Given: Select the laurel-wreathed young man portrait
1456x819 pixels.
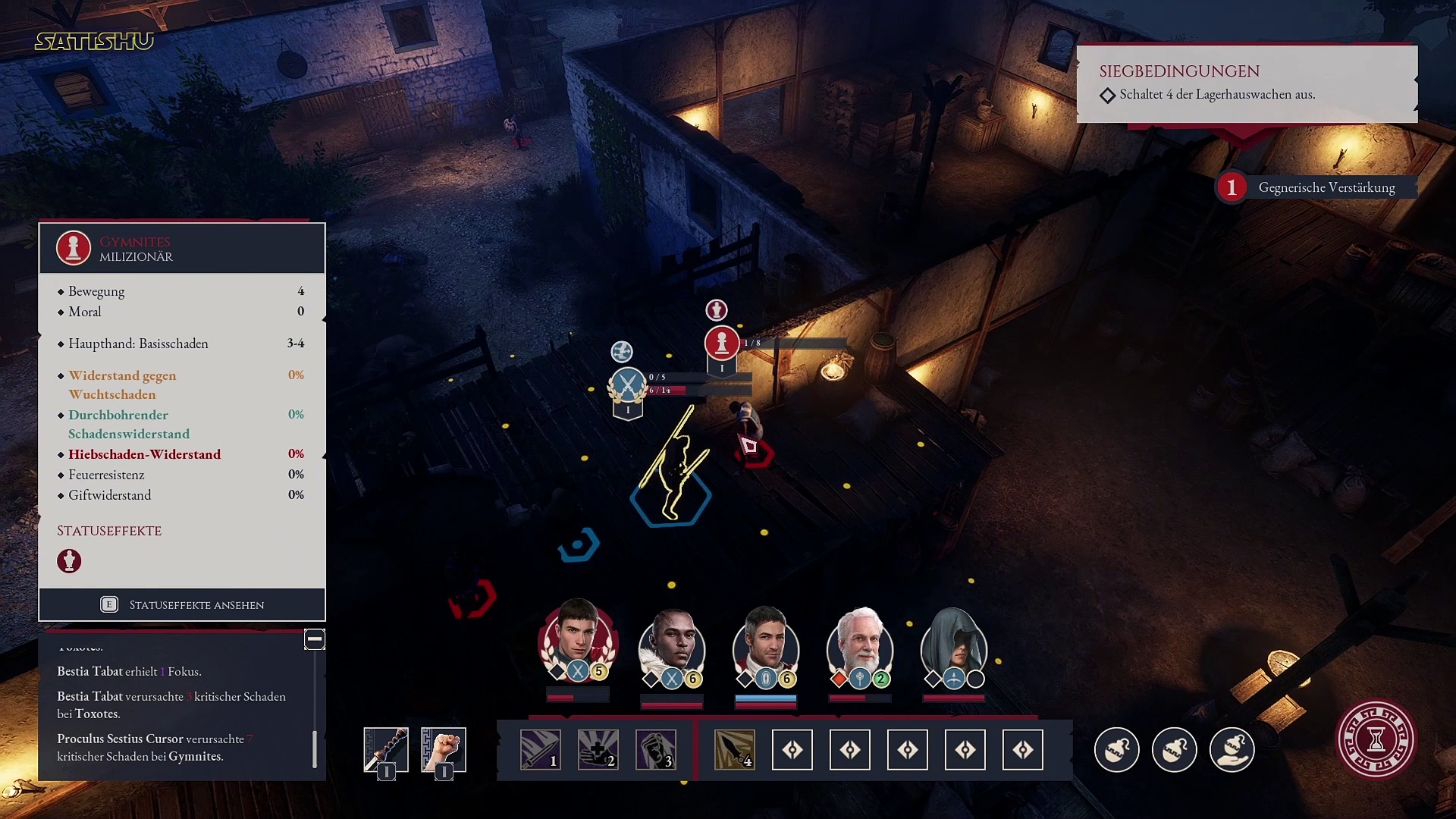Looking at the screenshot, I should pyautogui.click(x=578, y=641).
